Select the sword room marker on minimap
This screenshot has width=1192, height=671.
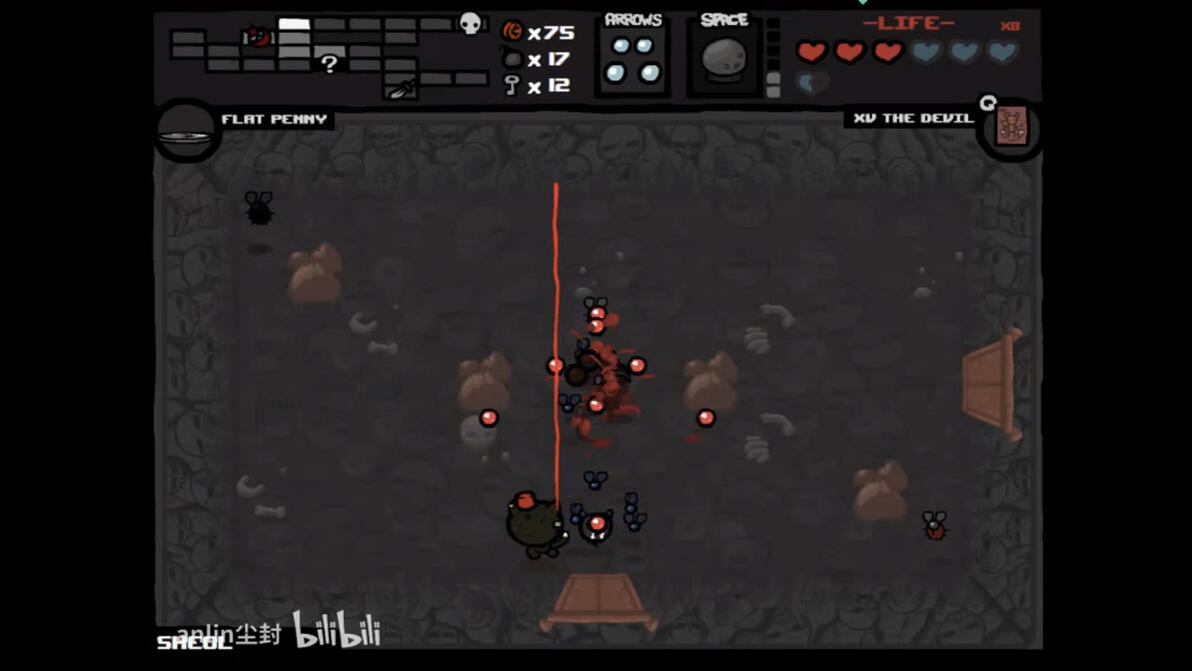click(400, 89)
